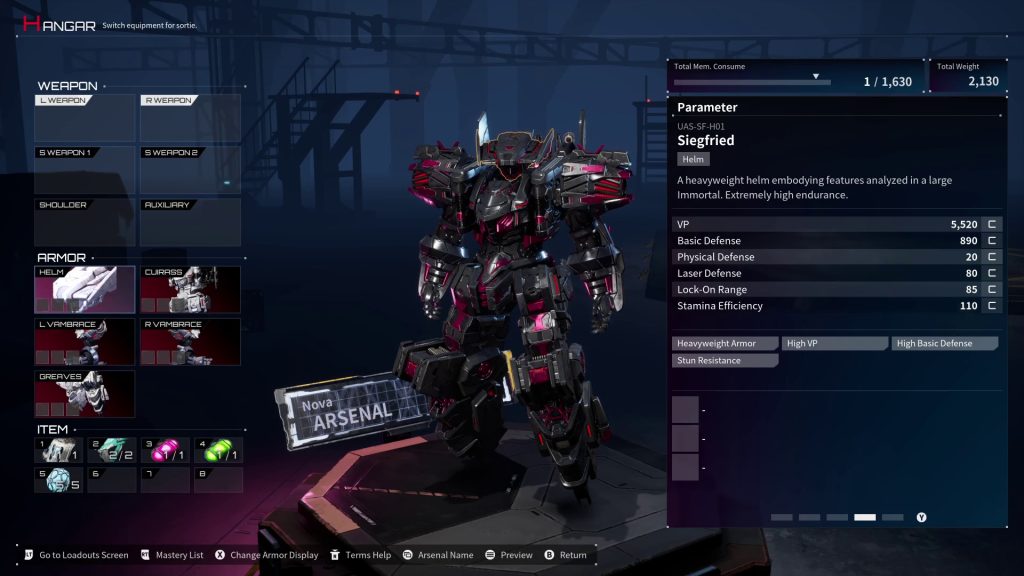Image resolution: width=1024 pixels, height=576 pixels.
Task: Select the Cuirass armor slot
Action: point(190,290)
